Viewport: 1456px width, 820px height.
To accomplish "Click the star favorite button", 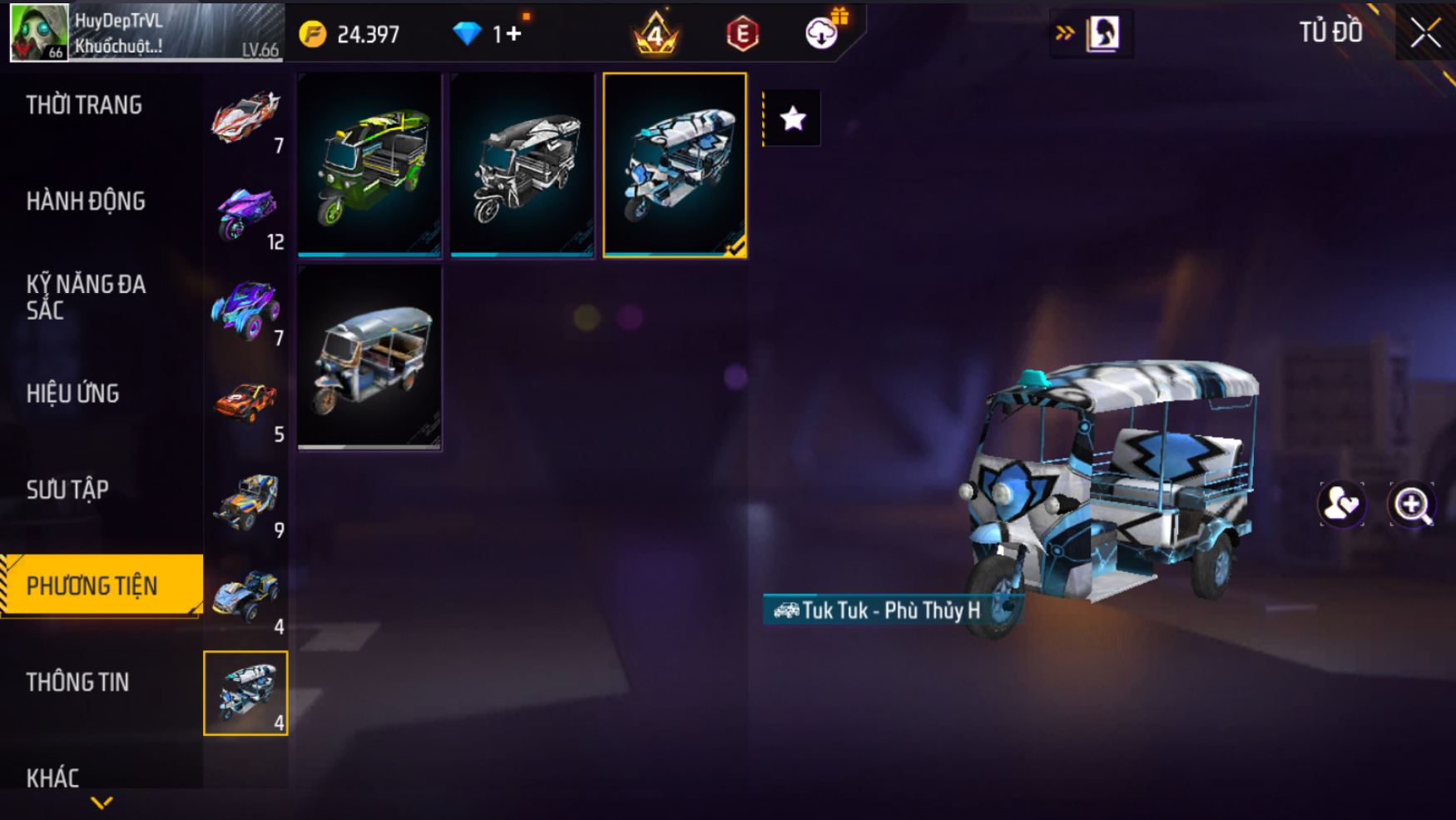I will [793, 119].
